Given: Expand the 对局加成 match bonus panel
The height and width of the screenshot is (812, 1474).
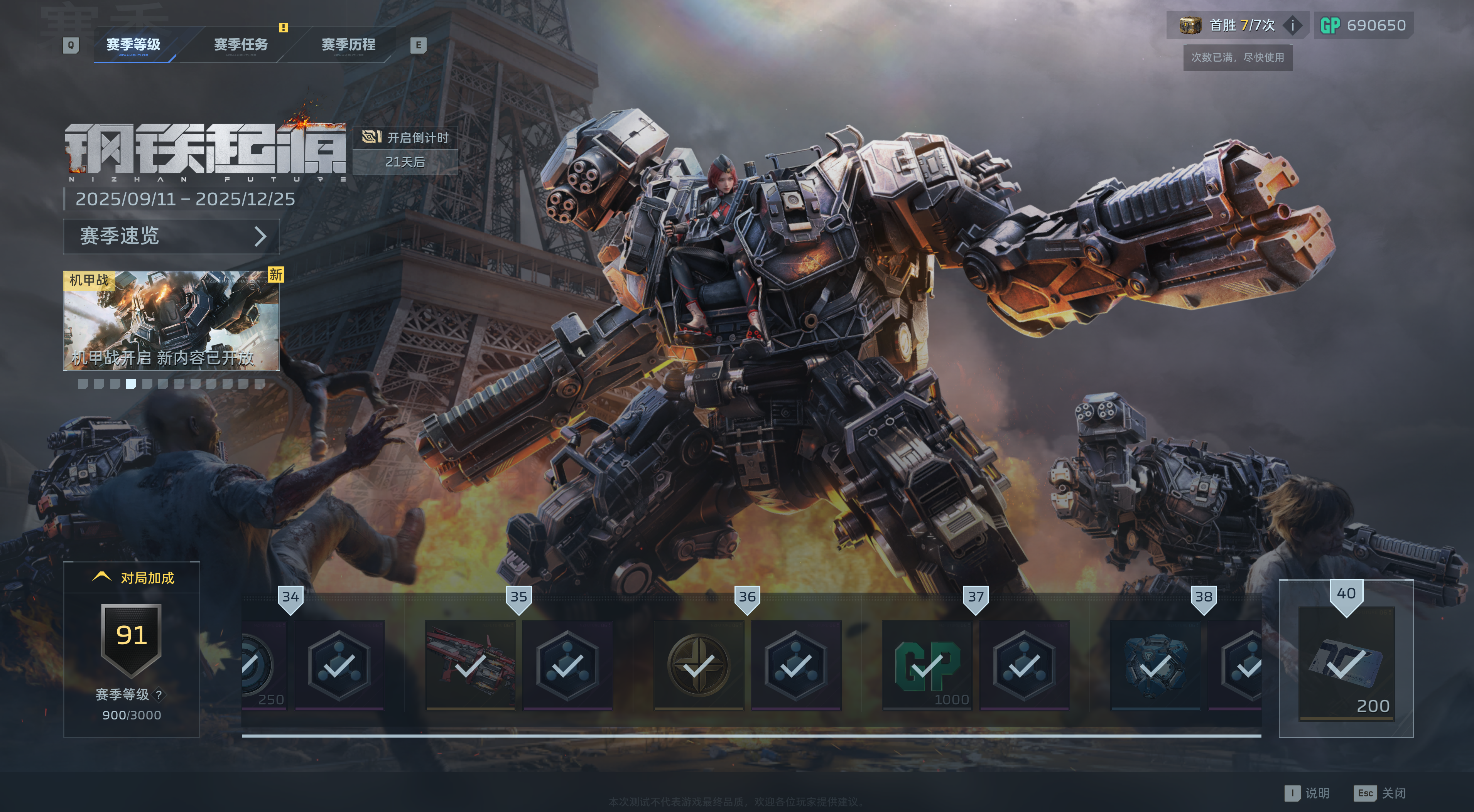Looking at the screenshot, I should point(132,578).
